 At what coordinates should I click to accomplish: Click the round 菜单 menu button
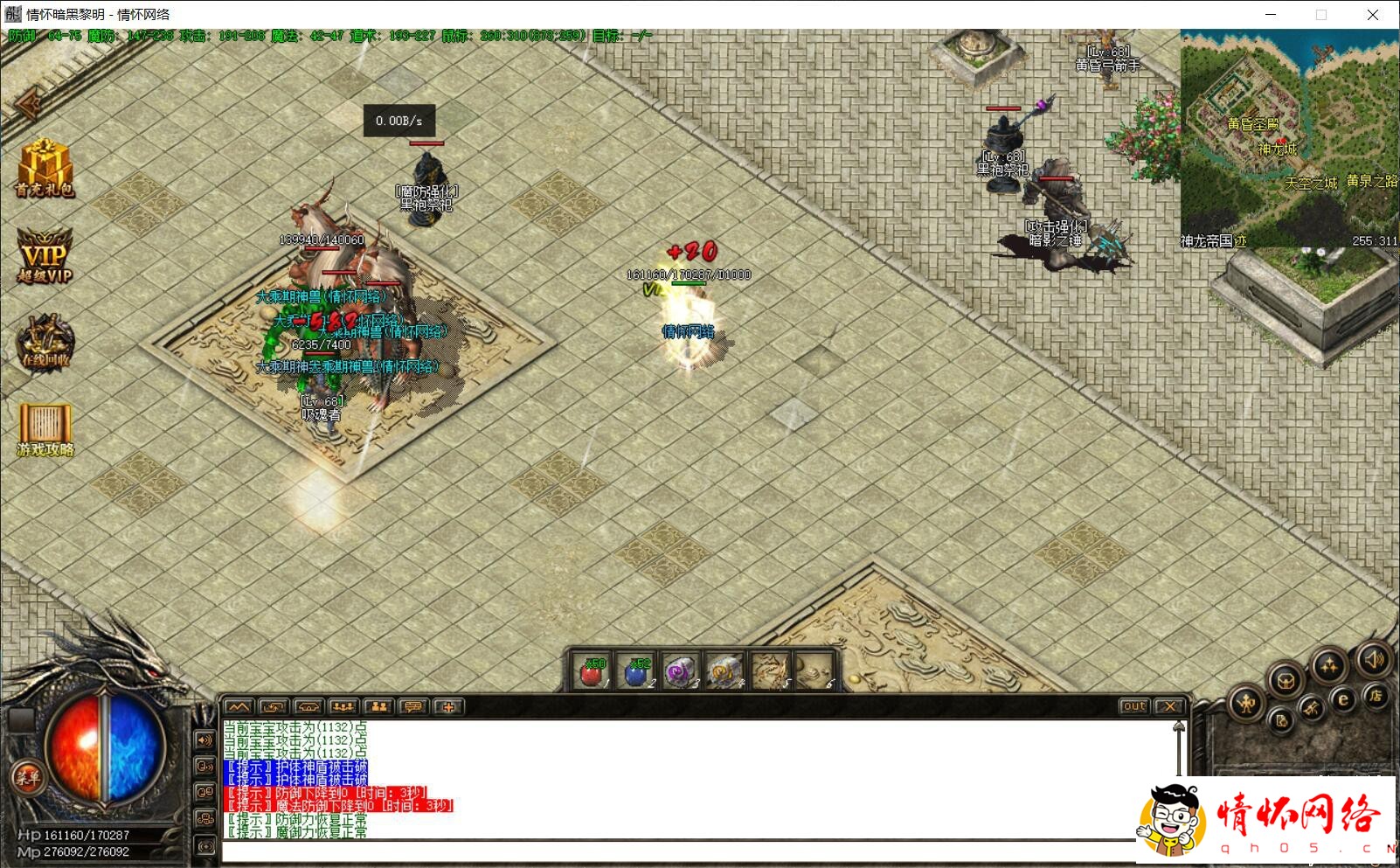pyautogui.click(x=27, y=776)
